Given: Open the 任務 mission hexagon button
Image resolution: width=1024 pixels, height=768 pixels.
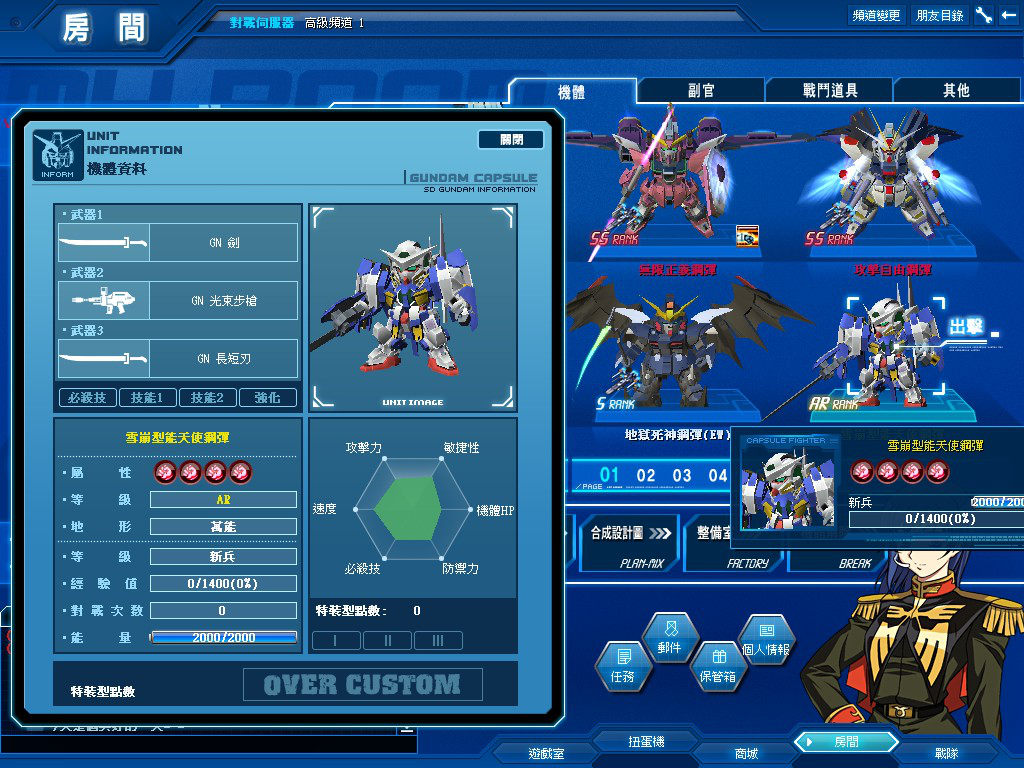Looking at the screenshot, I should [622, 665].
